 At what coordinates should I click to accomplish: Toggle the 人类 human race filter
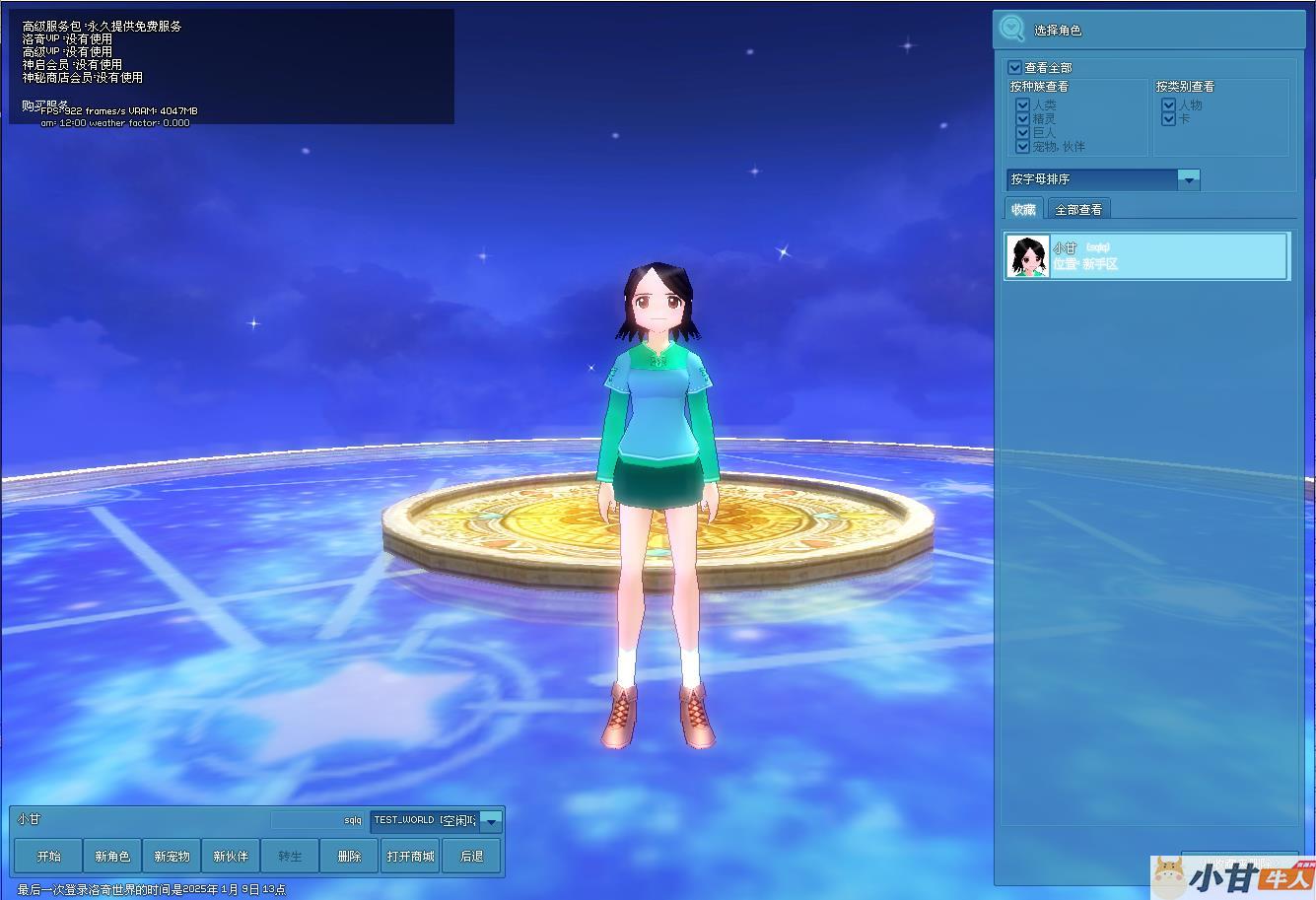(1023, 104)
